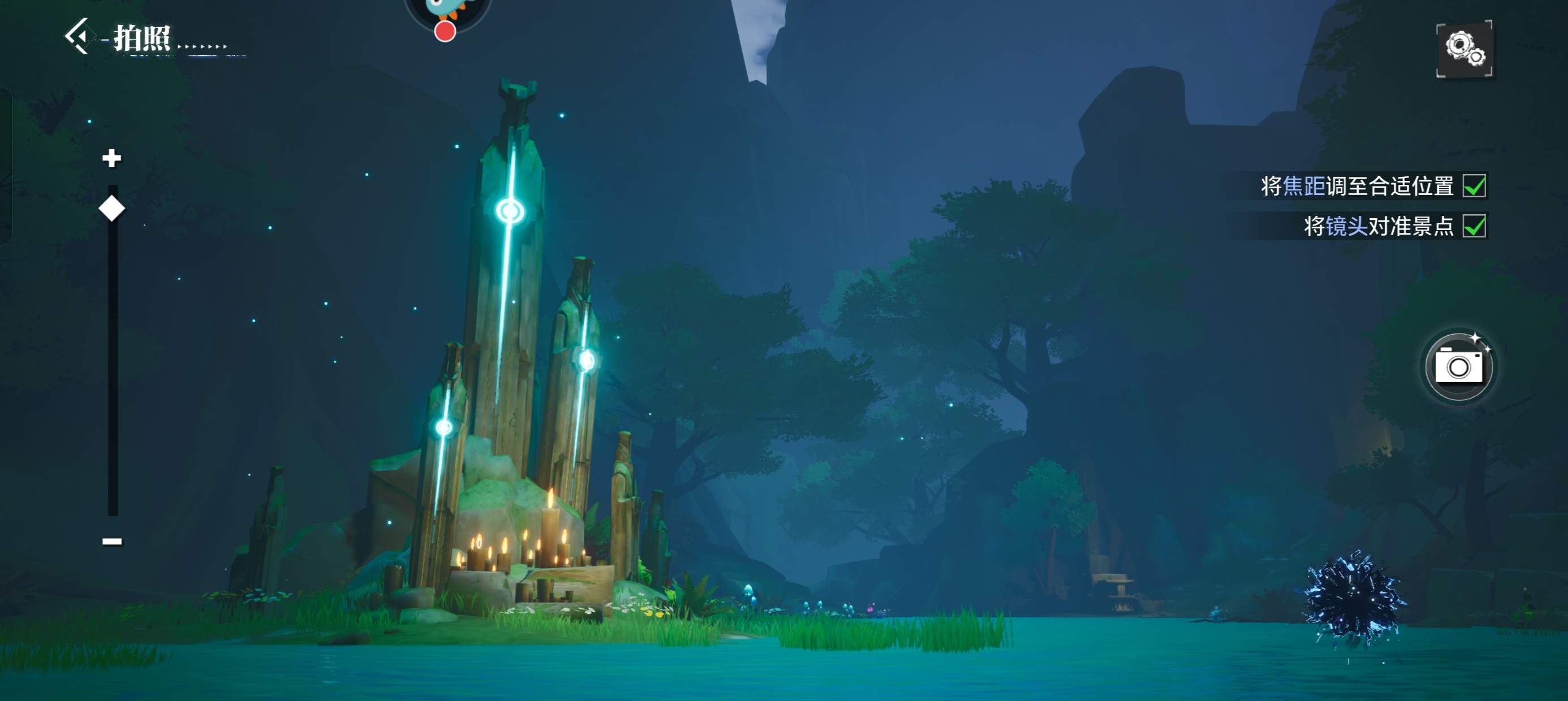Take a photo with the camera shutter button

(x=1458, y=366)
